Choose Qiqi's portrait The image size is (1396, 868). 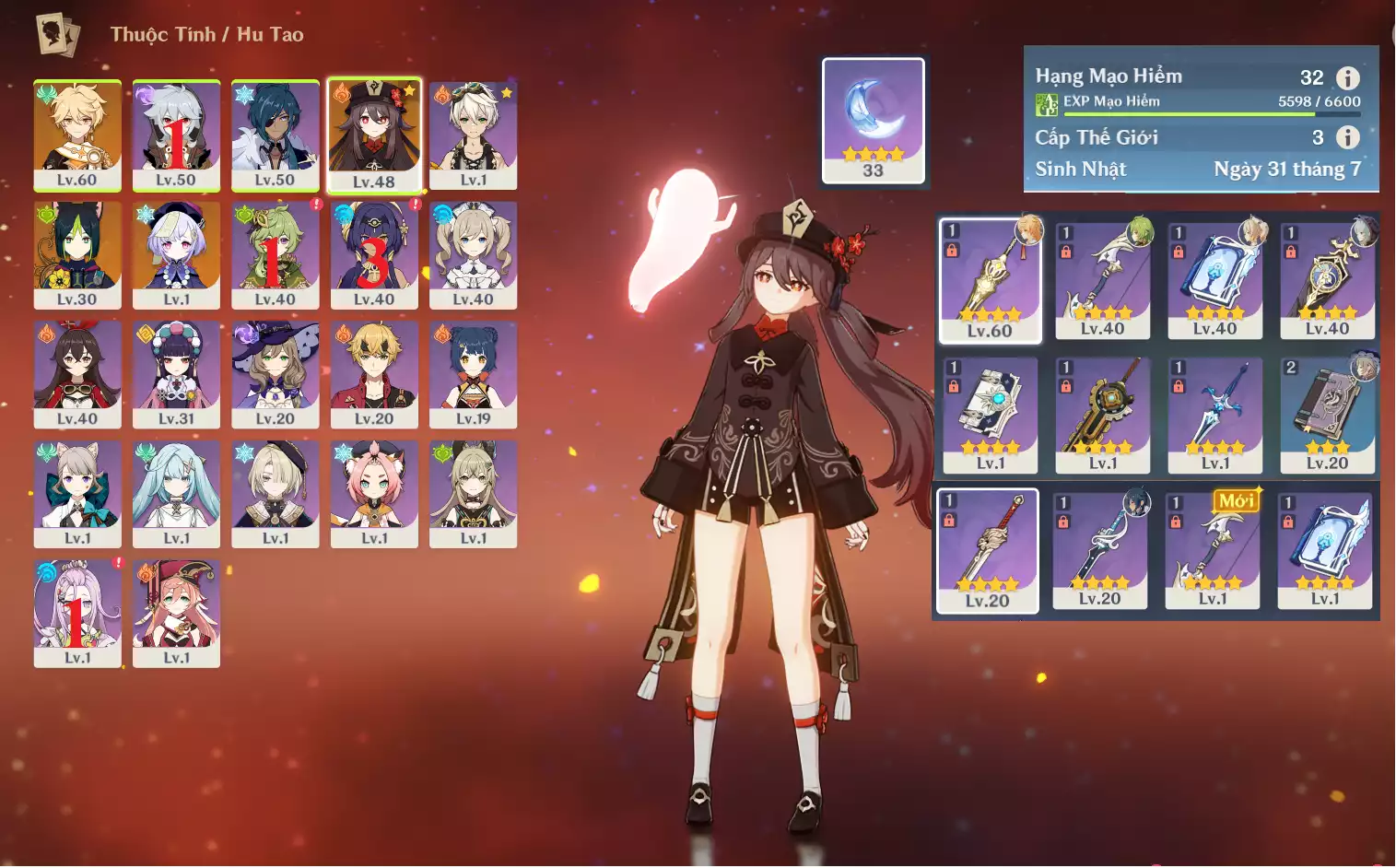(x=176, y=255)
